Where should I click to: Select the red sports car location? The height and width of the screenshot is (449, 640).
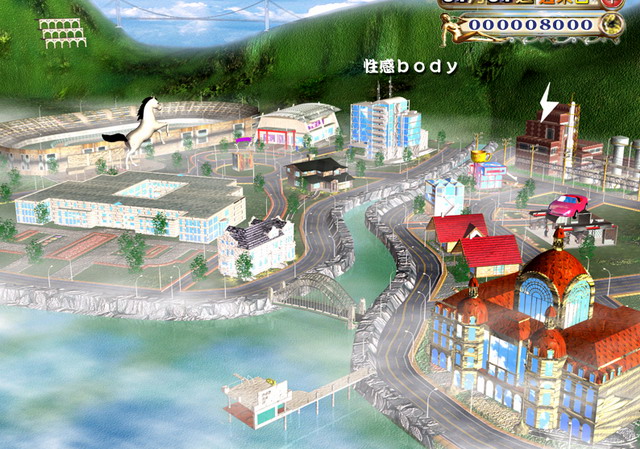(x=566, y=206)
